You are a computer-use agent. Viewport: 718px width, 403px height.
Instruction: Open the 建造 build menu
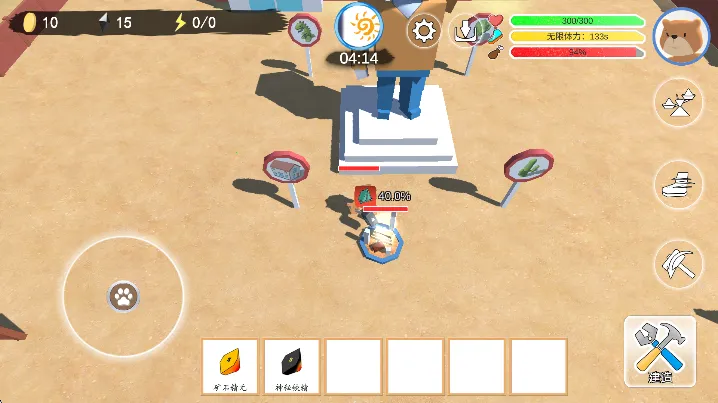point(658,352)
